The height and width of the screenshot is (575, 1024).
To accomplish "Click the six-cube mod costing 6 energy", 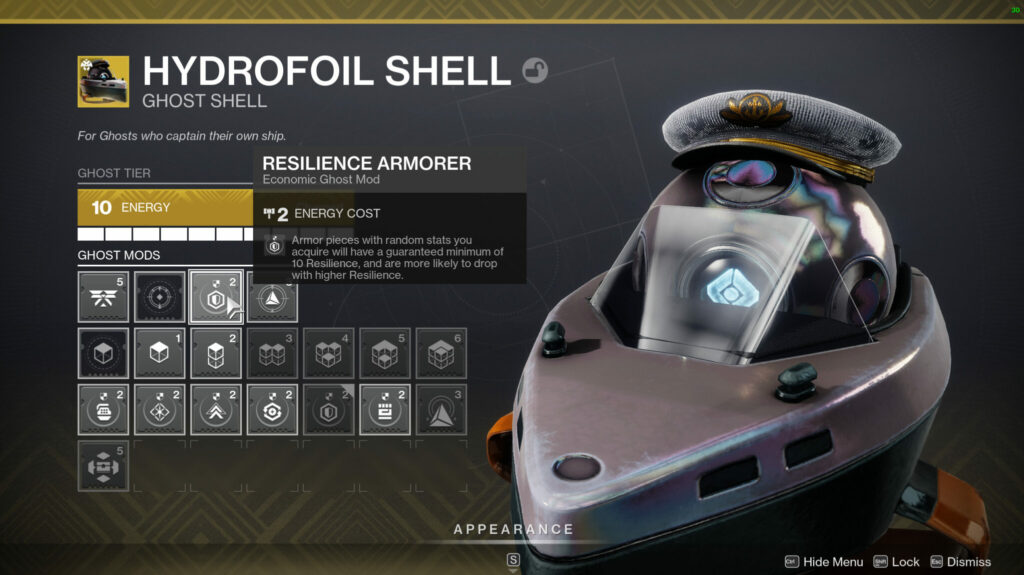I will coord(441,353).
